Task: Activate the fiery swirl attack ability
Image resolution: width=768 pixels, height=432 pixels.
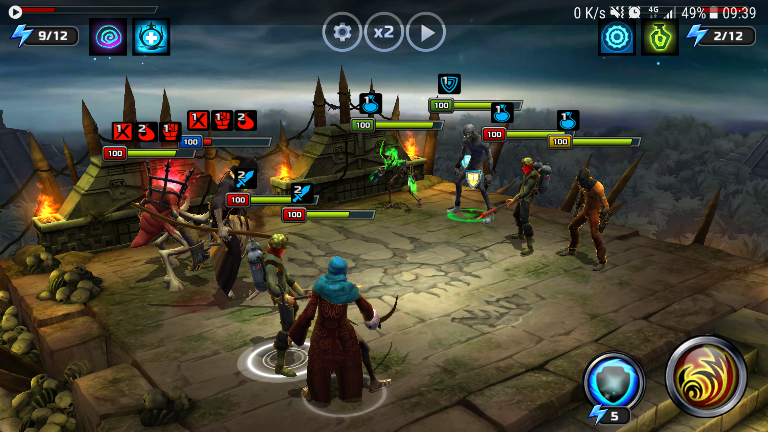Action: tap(706, 377)
